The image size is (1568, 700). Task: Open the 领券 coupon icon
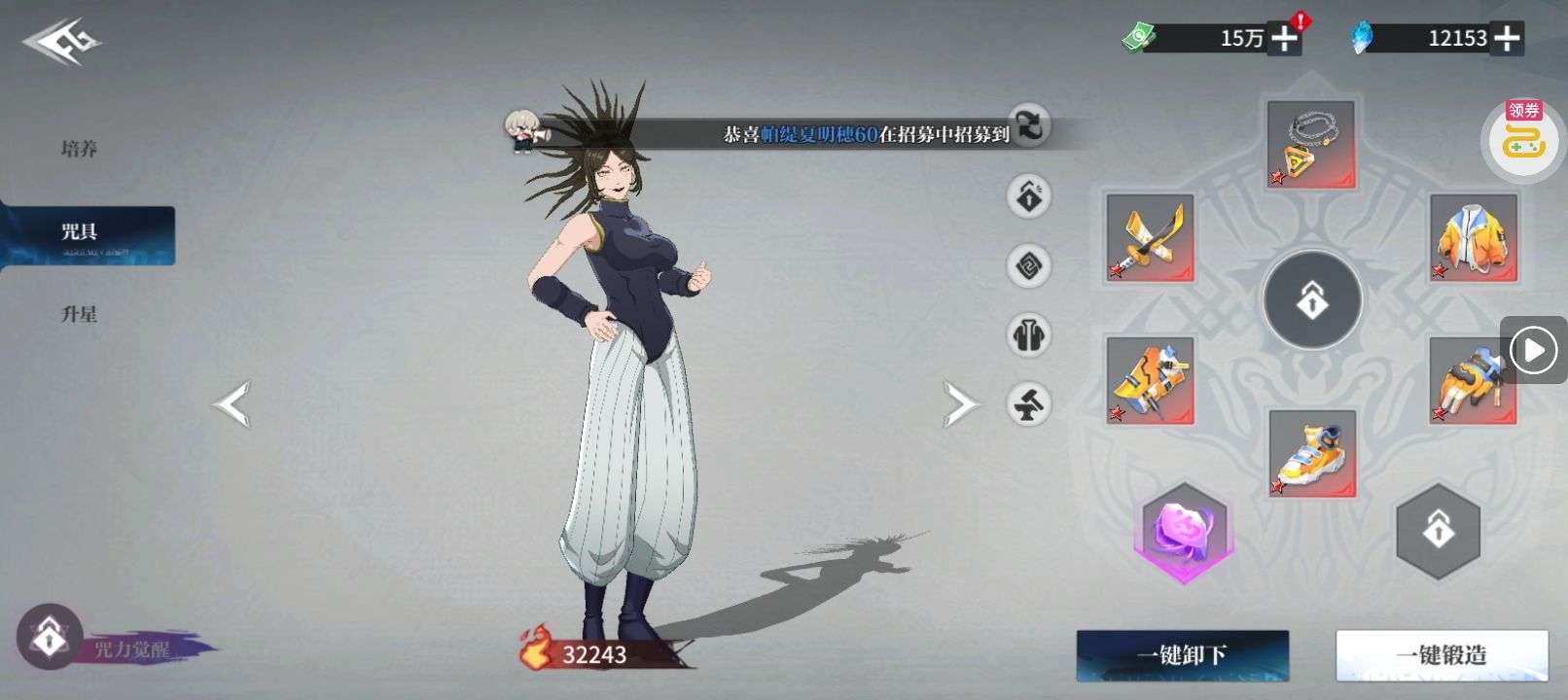point(1522,139)
